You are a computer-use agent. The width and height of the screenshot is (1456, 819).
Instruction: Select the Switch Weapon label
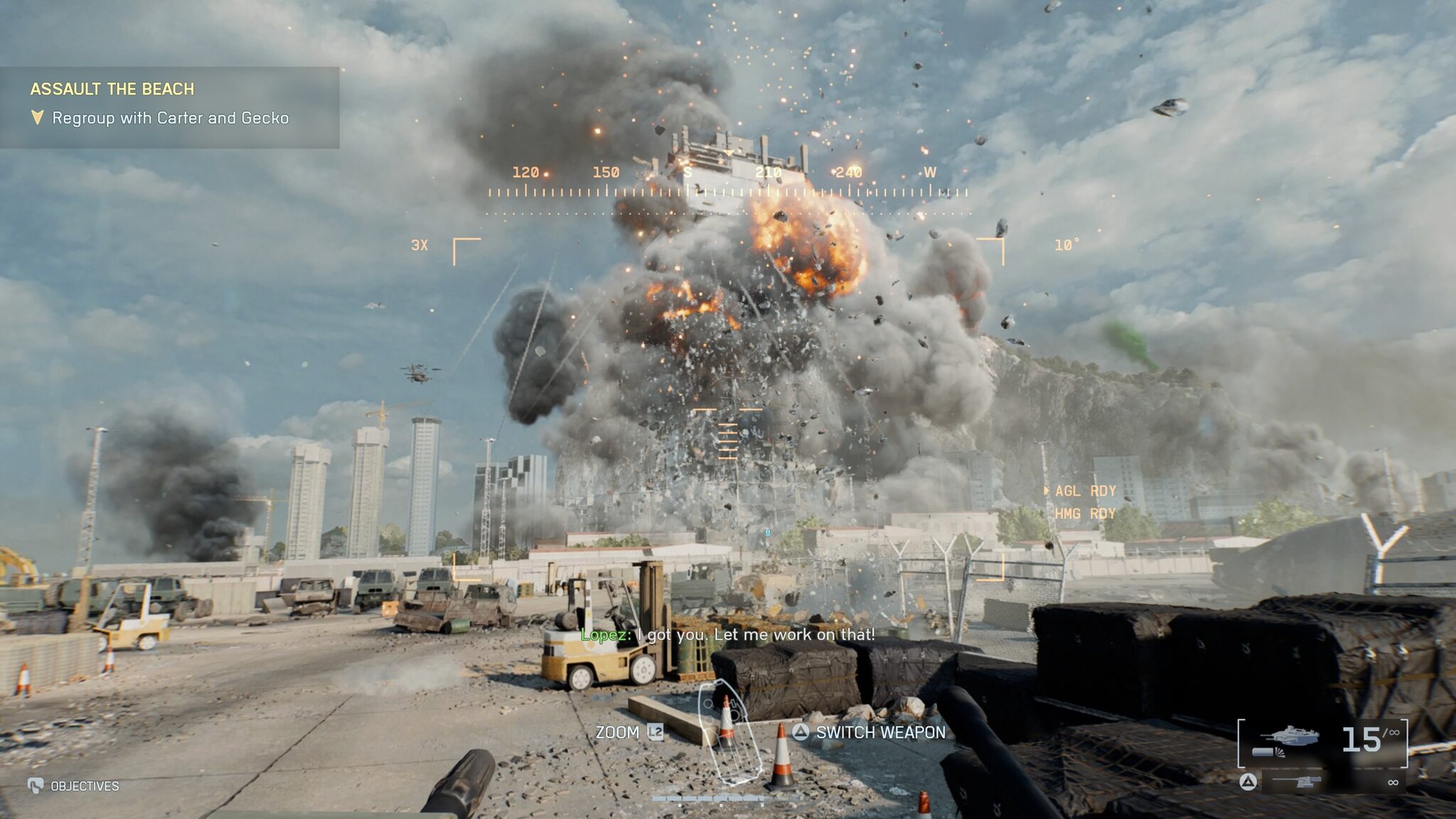tap(880, 732)
